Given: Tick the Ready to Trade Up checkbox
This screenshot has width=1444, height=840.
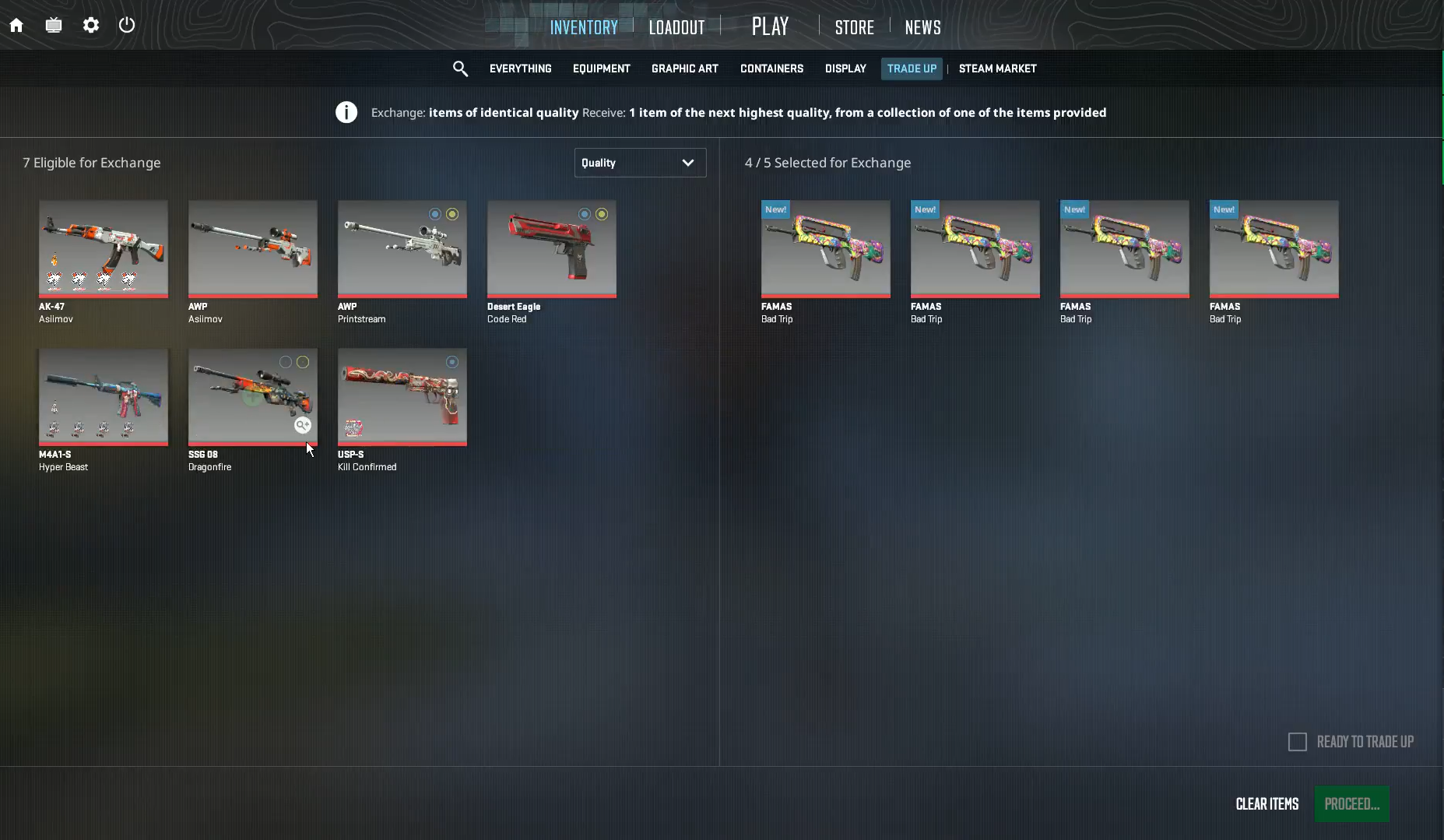Looking at the screenshot, I should (x=1298, y=742).
